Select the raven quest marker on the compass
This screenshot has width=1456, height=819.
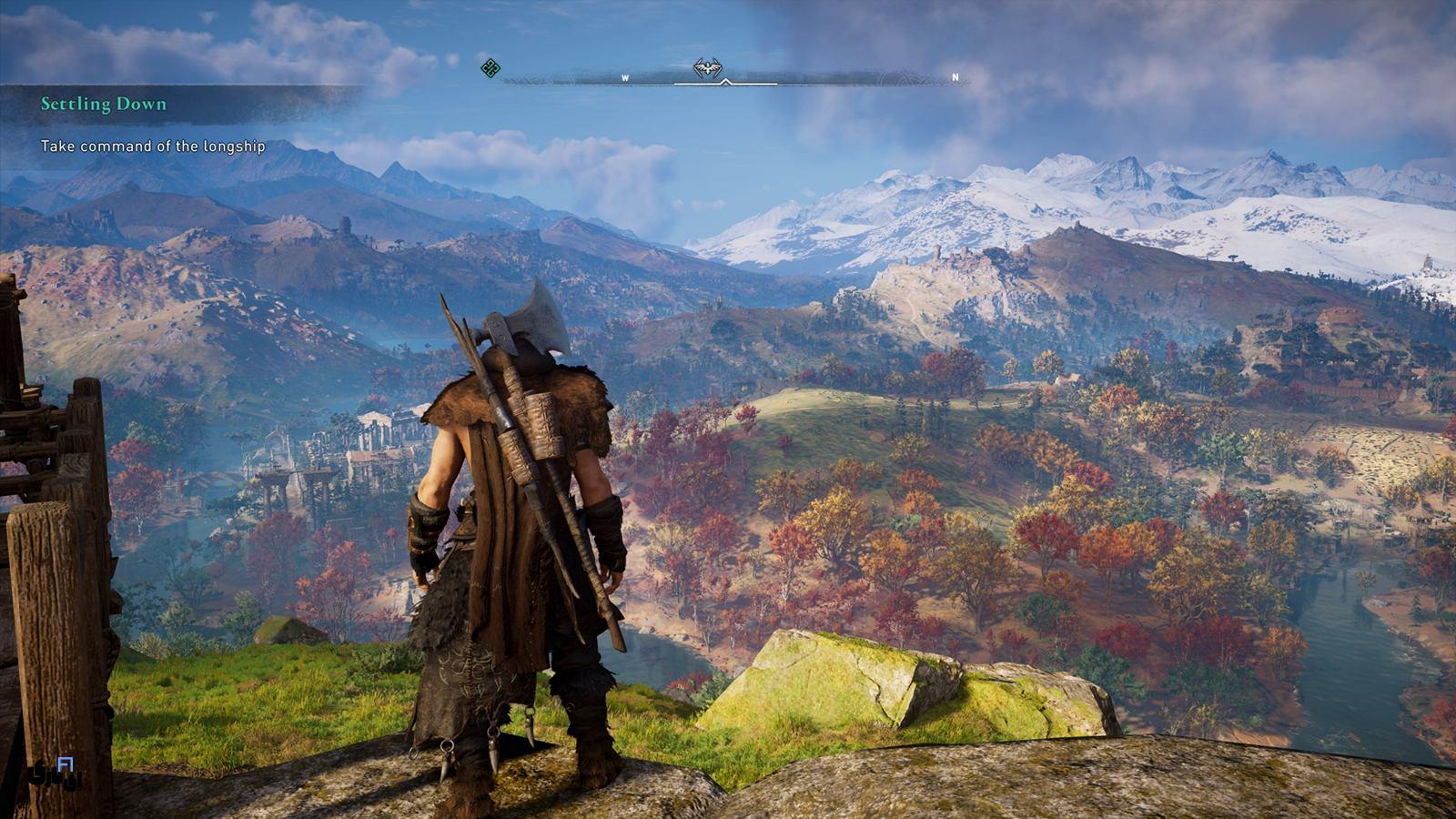pyautogui.click(x=707, y=66)
